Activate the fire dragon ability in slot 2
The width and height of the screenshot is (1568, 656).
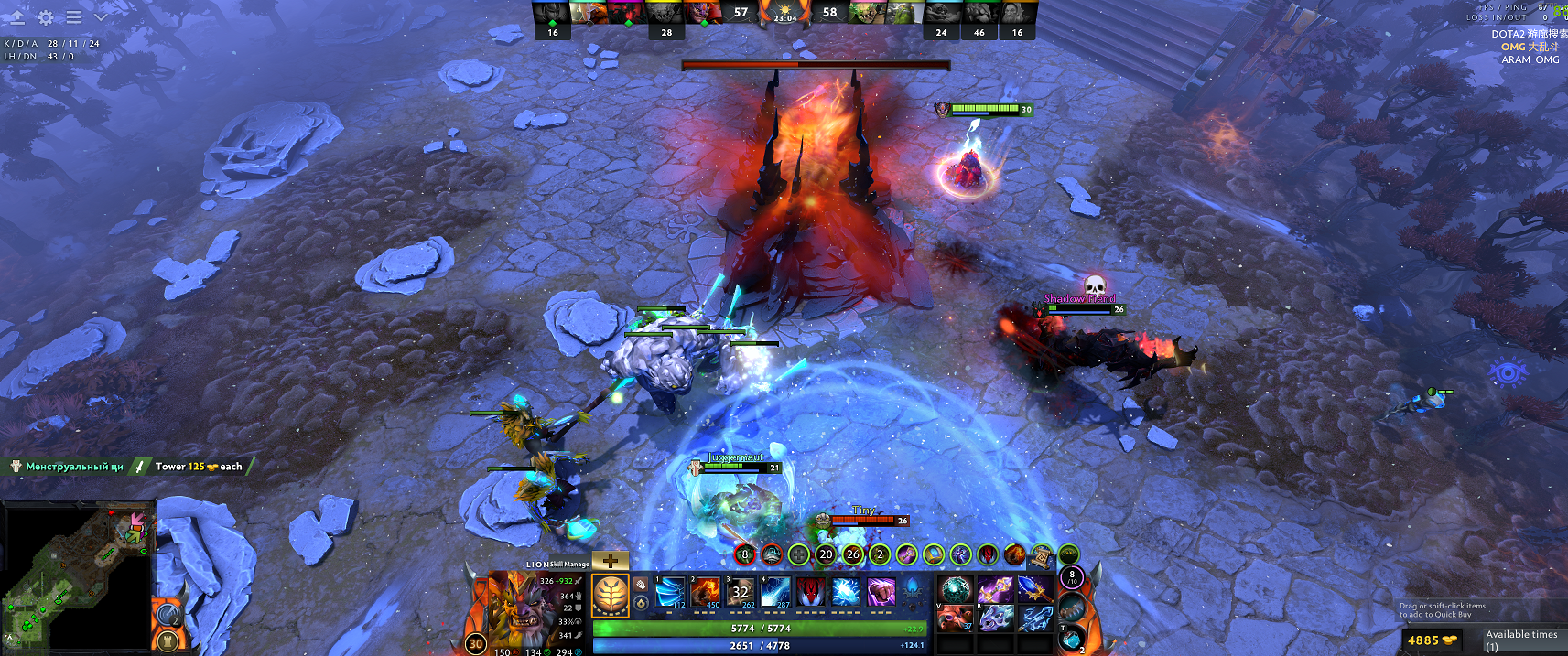[x=706, y=592]
